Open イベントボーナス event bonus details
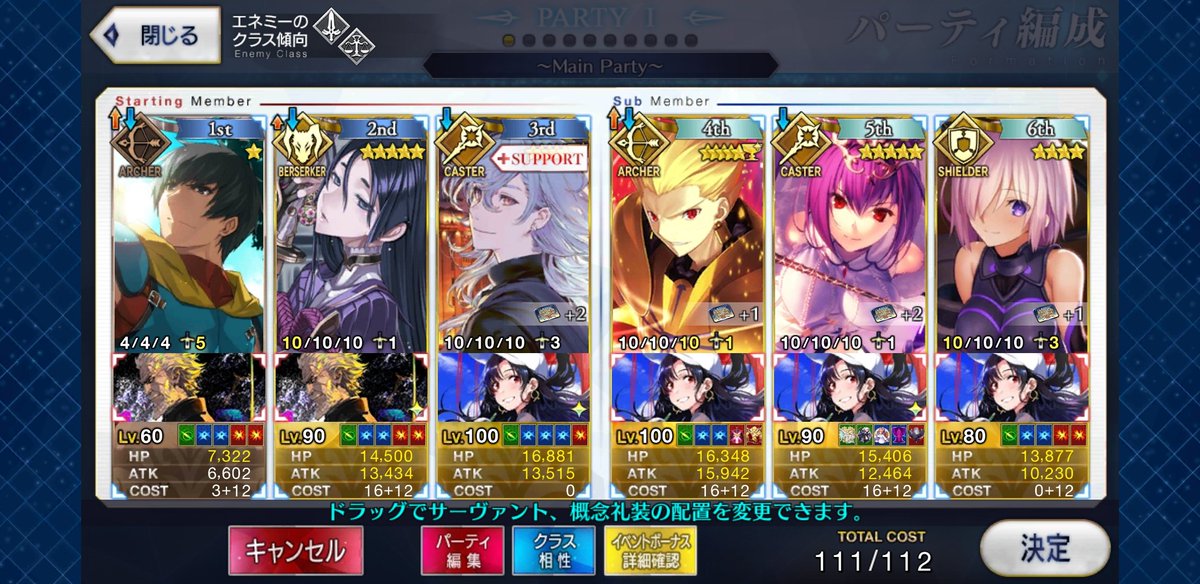The height and width of the screenshot is (584, 1200). pos(651,549)
